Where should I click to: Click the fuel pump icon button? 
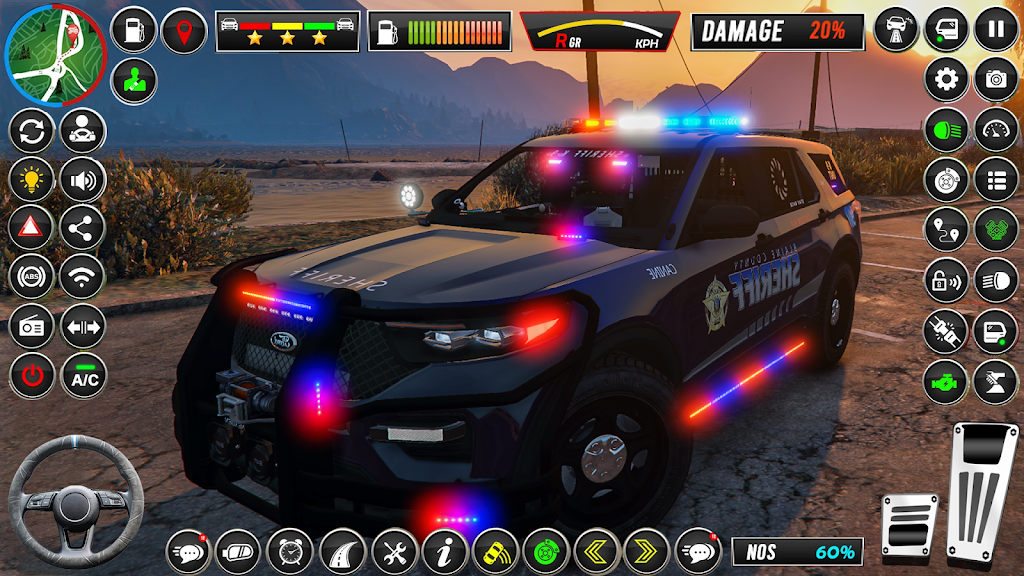tap(133, 30)
